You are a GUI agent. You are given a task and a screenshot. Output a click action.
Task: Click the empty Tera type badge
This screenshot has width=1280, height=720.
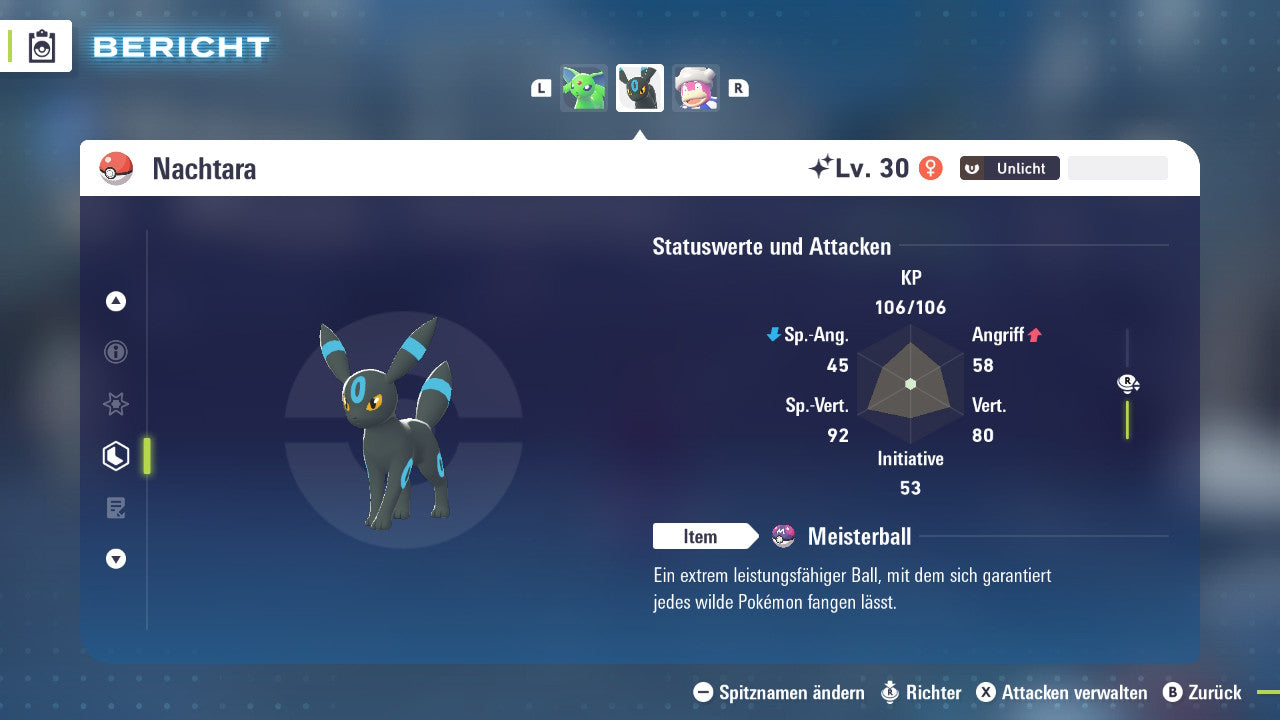click(x=1117, y=167)
